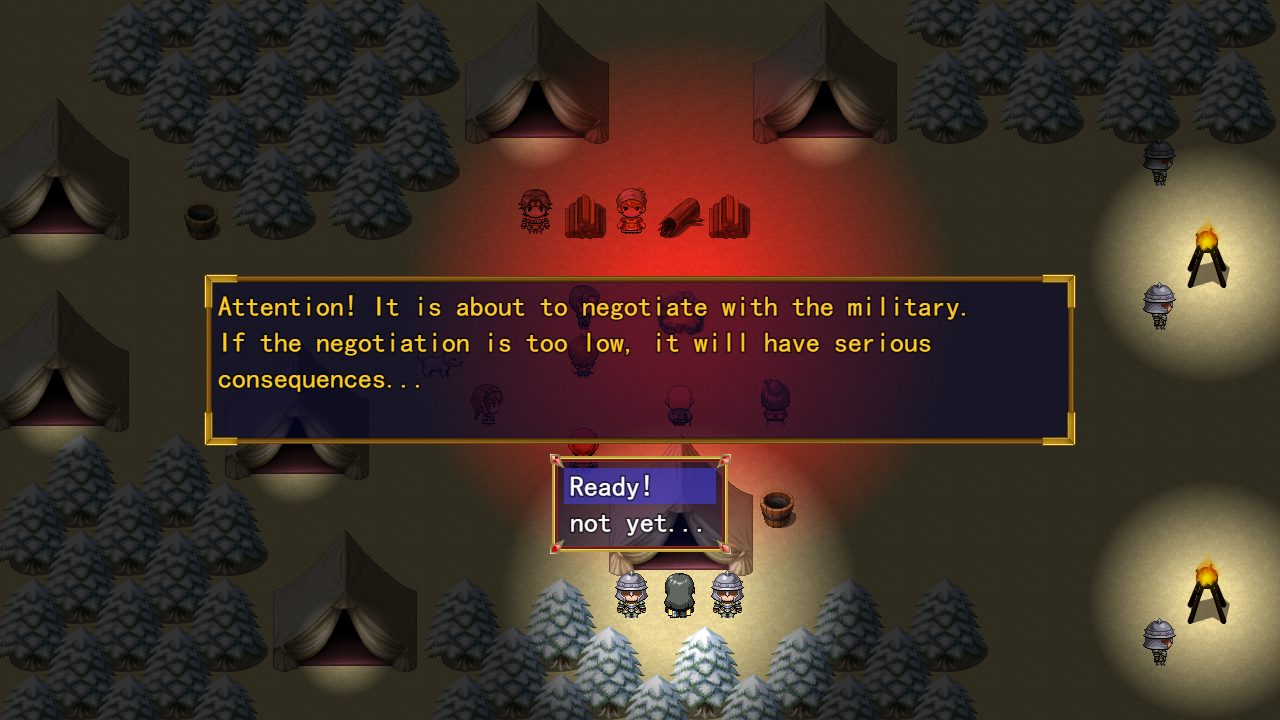Click the stacked firewood pile at the camp center
Image resolution: width=1280 pixels, height=720 pixels.
(584, 215)
